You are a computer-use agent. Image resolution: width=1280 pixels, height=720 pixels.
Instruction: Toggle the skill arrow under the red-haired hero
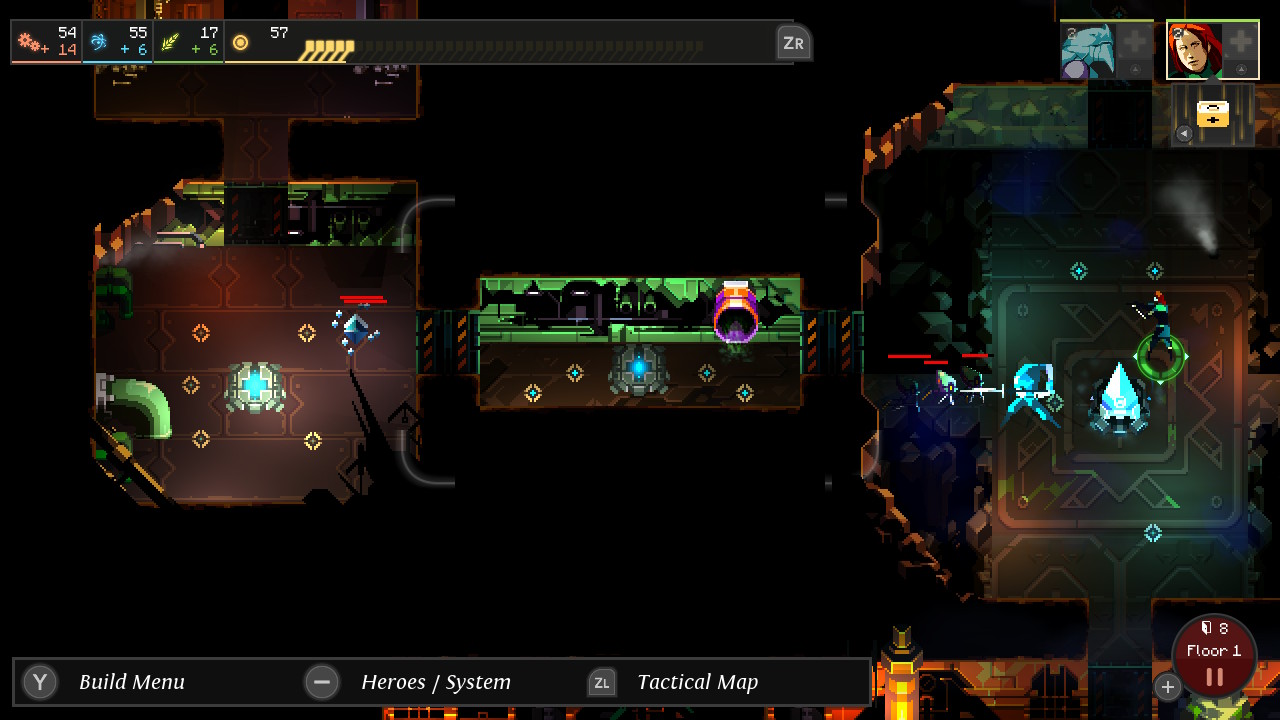(x=1240, y=68)
